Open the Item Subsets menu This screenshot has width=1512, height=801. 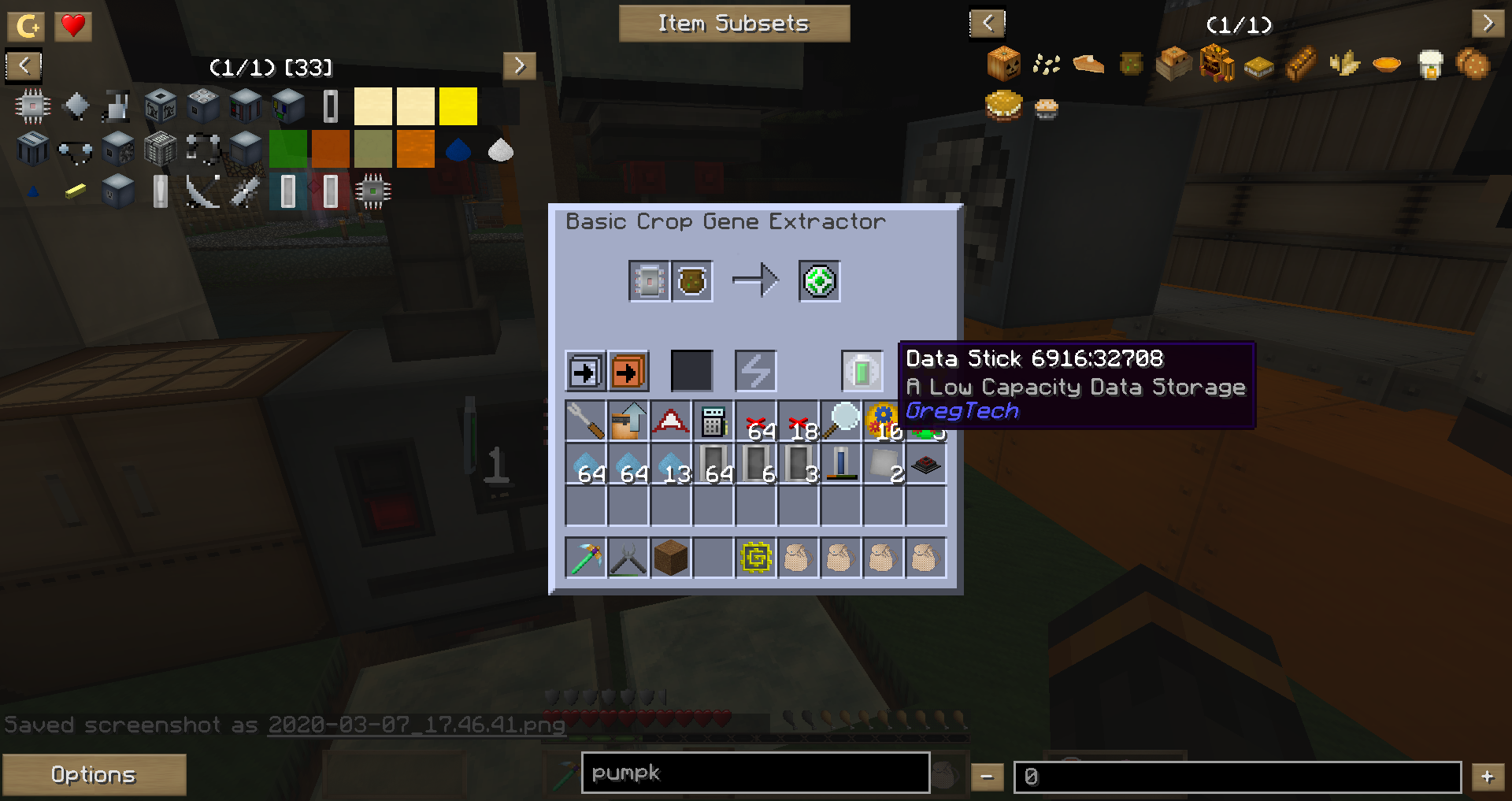click(x=733, y=23)
